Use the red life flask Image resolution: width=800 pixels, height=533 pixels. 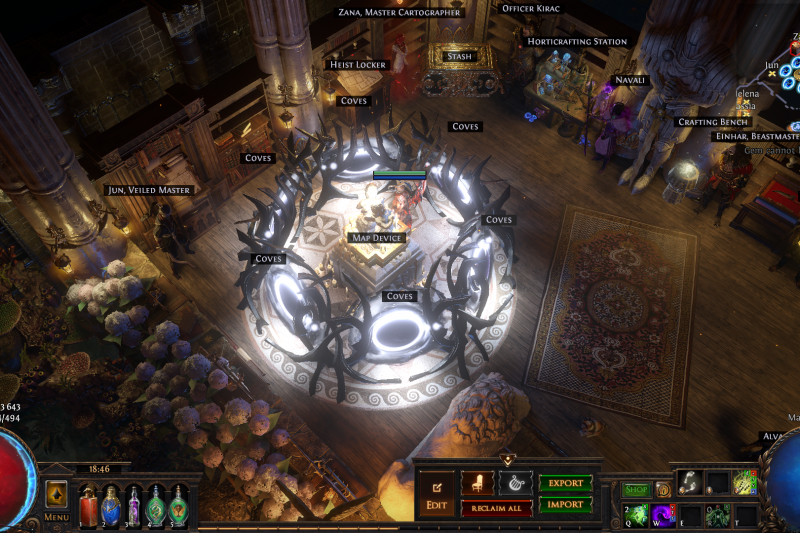(x=88, y=503)
